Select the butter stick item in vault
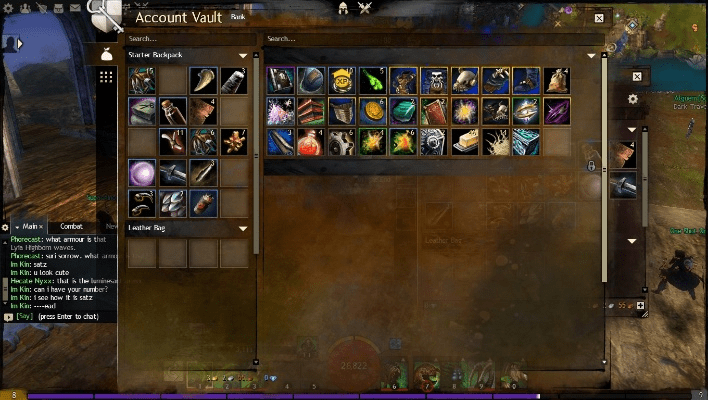This screenshot has width=708, height=400. (465, 142)
